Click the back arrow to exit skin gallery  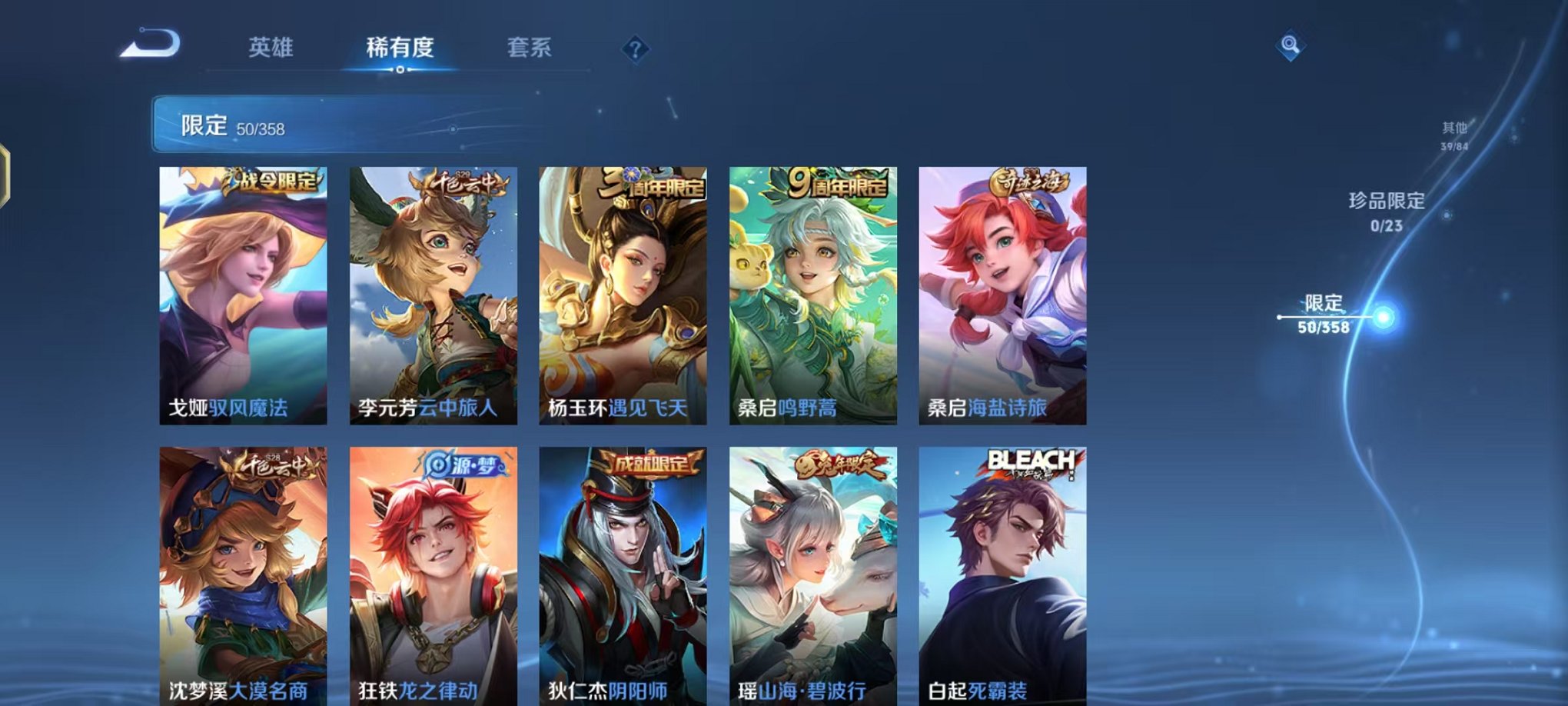[151, 44]
